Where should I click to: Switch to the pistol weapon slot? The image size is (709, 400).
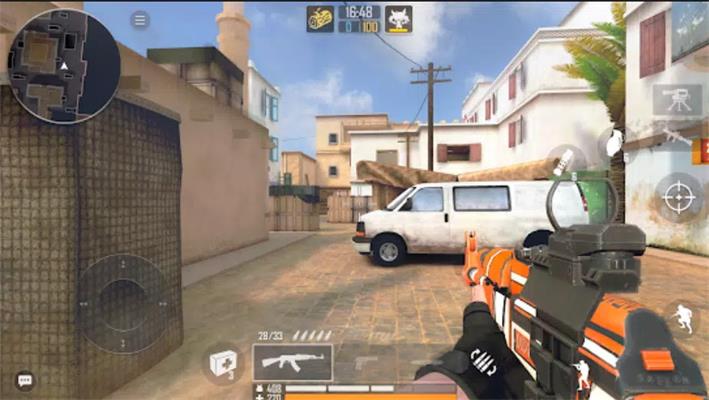click(x=366, y=362)
